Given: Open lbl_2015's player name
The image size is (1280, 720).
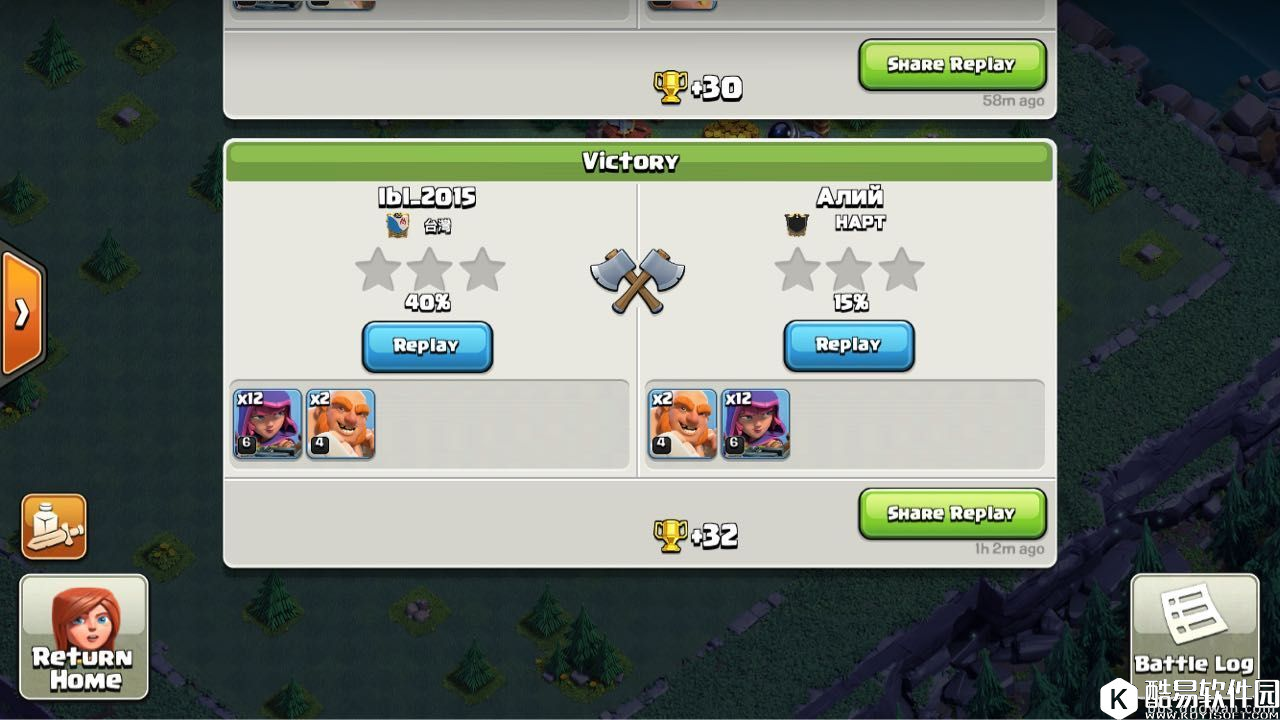Looking at the screenshot, I should (427, 197).
